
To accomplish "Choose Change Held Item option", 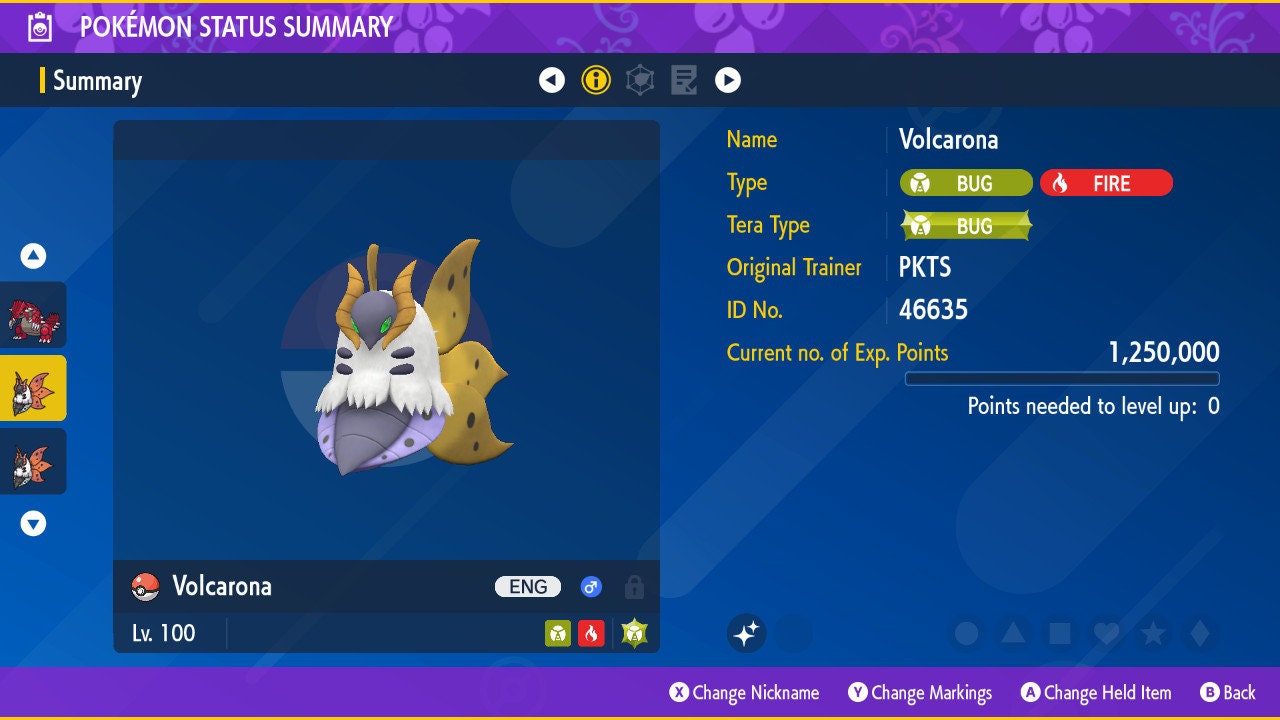I will point(1096,692).
